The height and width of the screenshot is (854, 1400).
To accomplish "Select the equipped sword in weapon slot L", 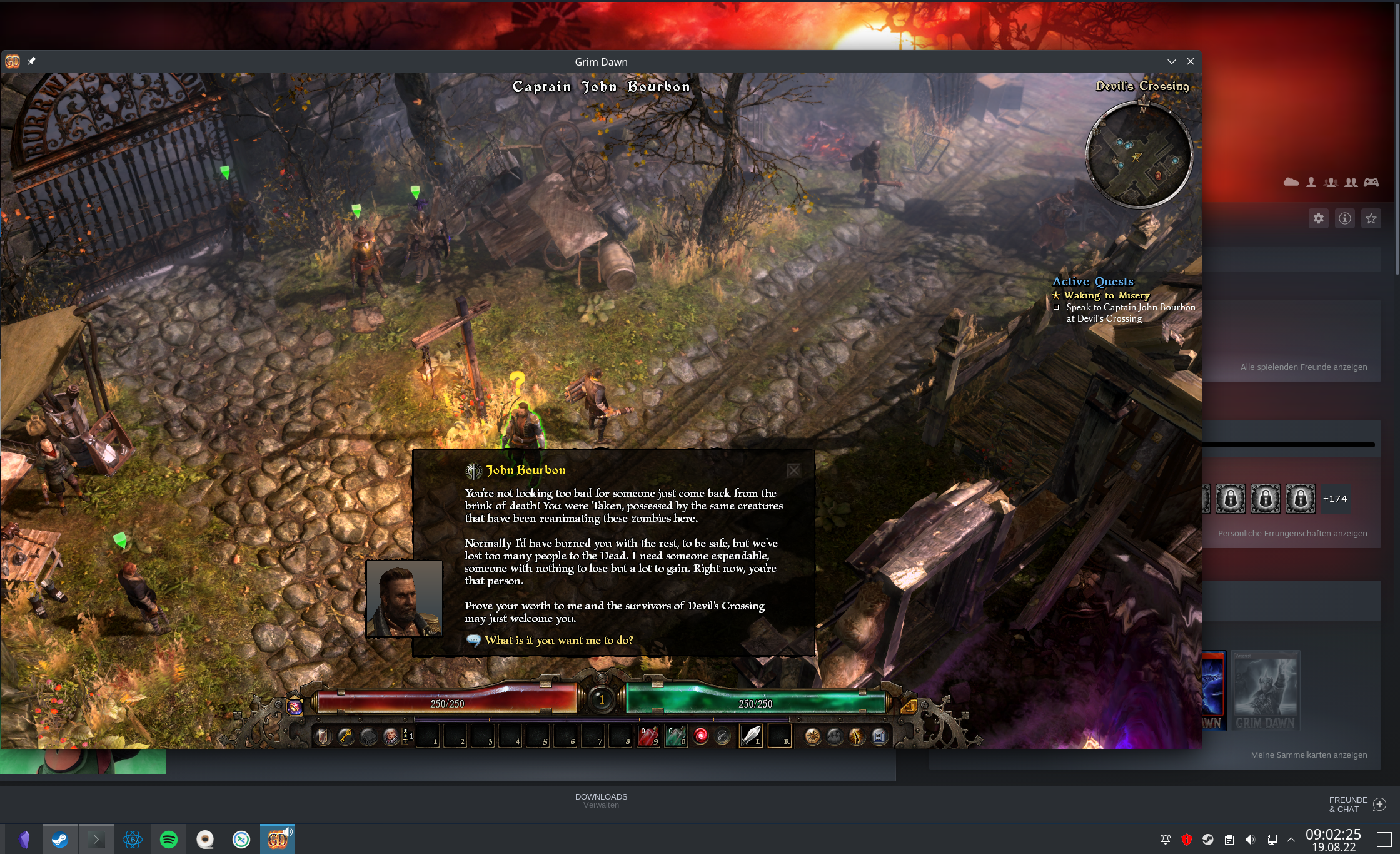I will coord(752,738).
